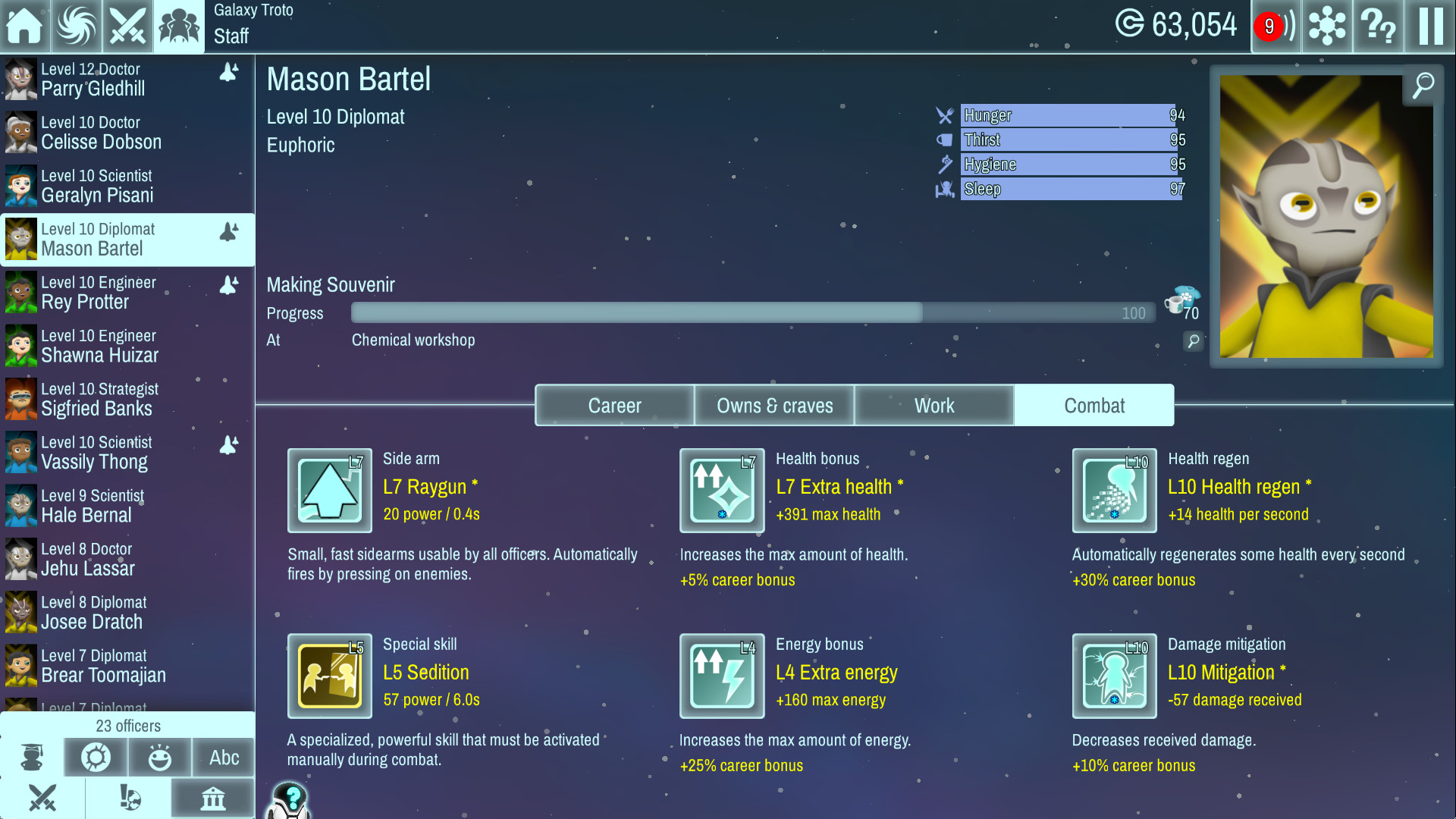The width and height of the screenshot is (1456, 819).
Task: Toggle the happy face mood filter
Action: click(159, 757)
